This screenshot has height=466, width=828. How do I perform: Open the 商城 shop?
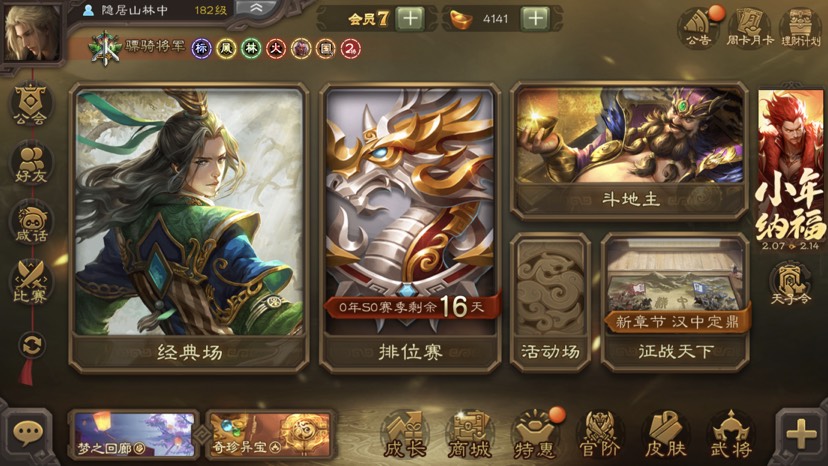click(469, 434)
